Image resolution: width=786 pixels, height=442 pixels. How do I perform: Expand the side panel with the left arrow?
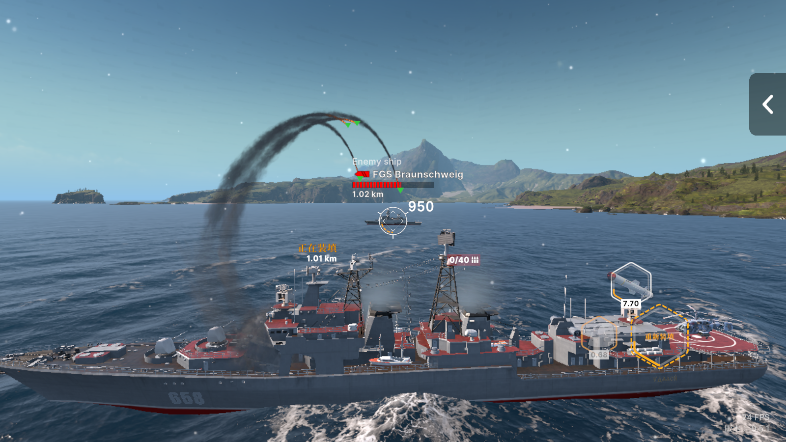(x=768, y=104)
